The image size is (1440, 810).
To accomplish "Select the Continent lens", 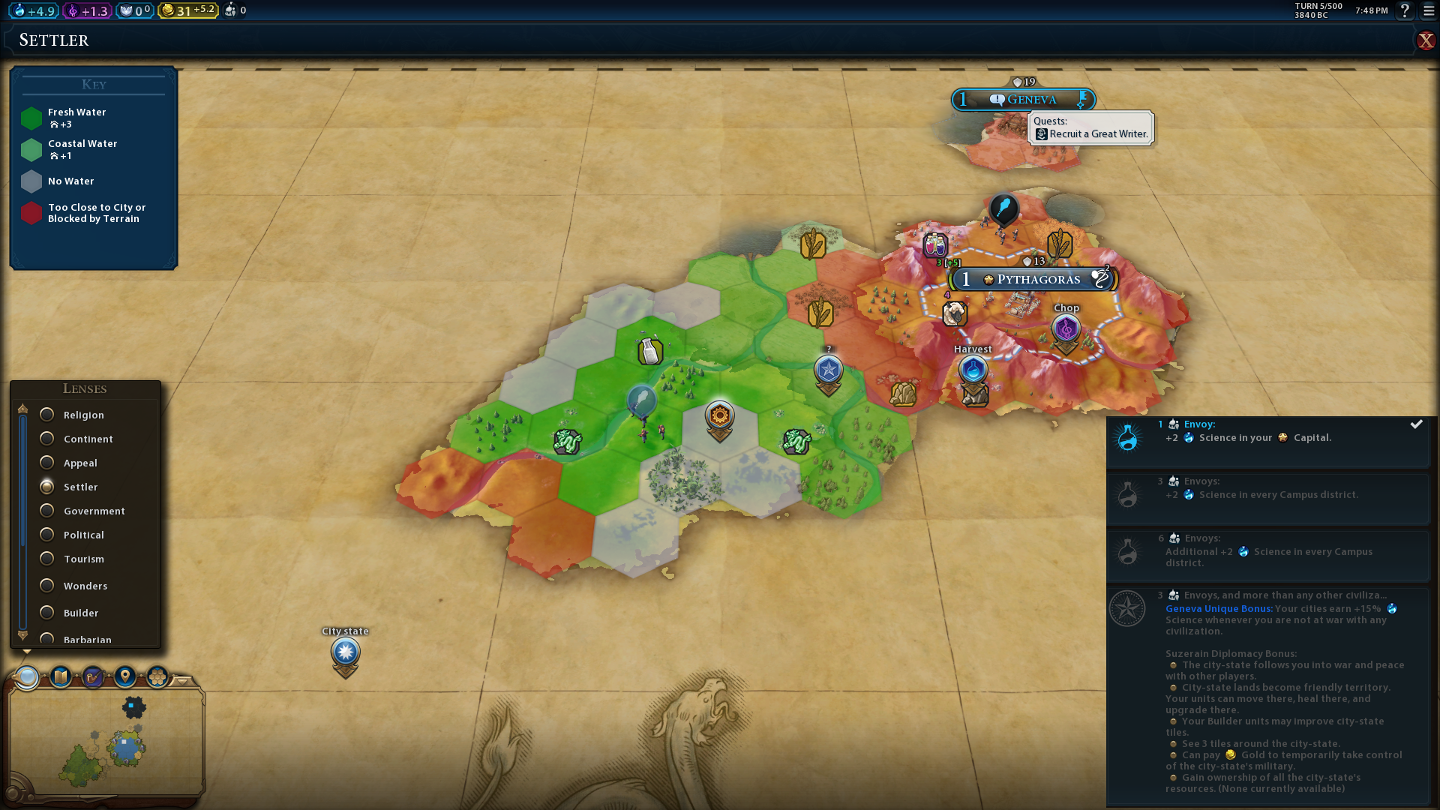I will (47, 439).
